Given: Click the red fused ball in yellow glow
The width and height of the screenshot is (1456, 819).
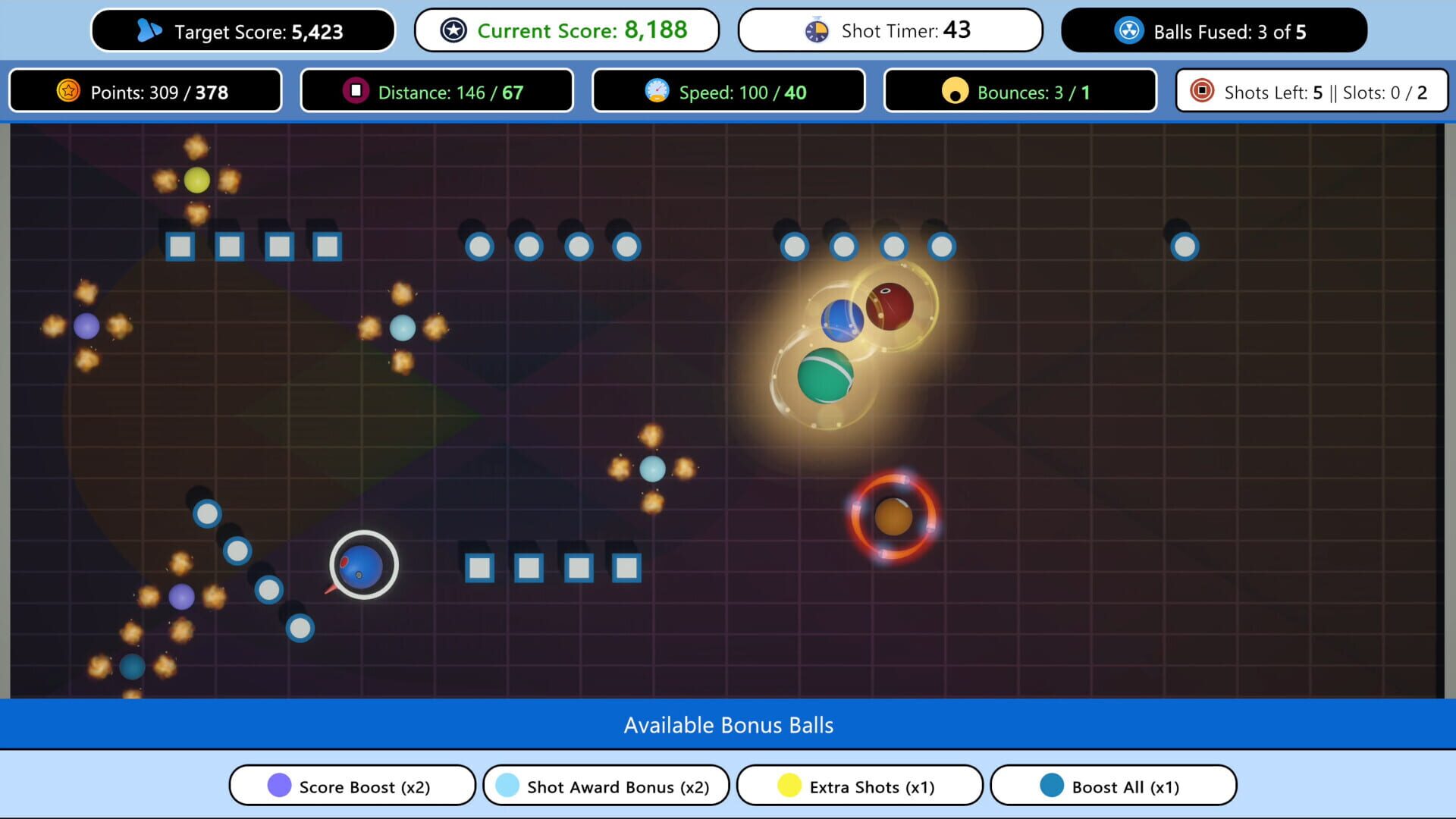Looking at the screenshot, I should pos(889,306).
